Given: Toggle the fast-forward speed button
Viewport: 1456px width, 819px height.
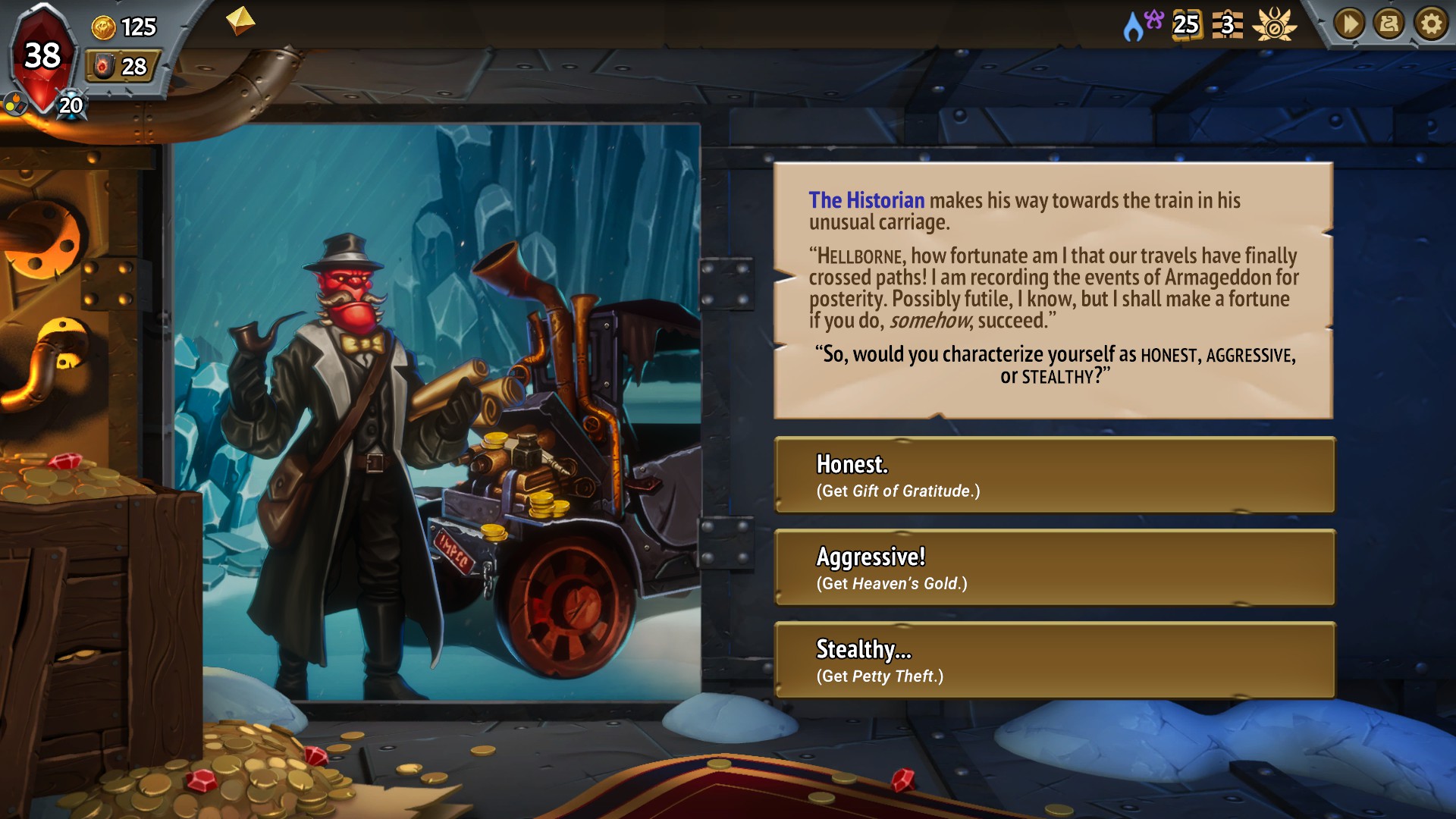Looking at the screenshot, I should (1349, 24).
